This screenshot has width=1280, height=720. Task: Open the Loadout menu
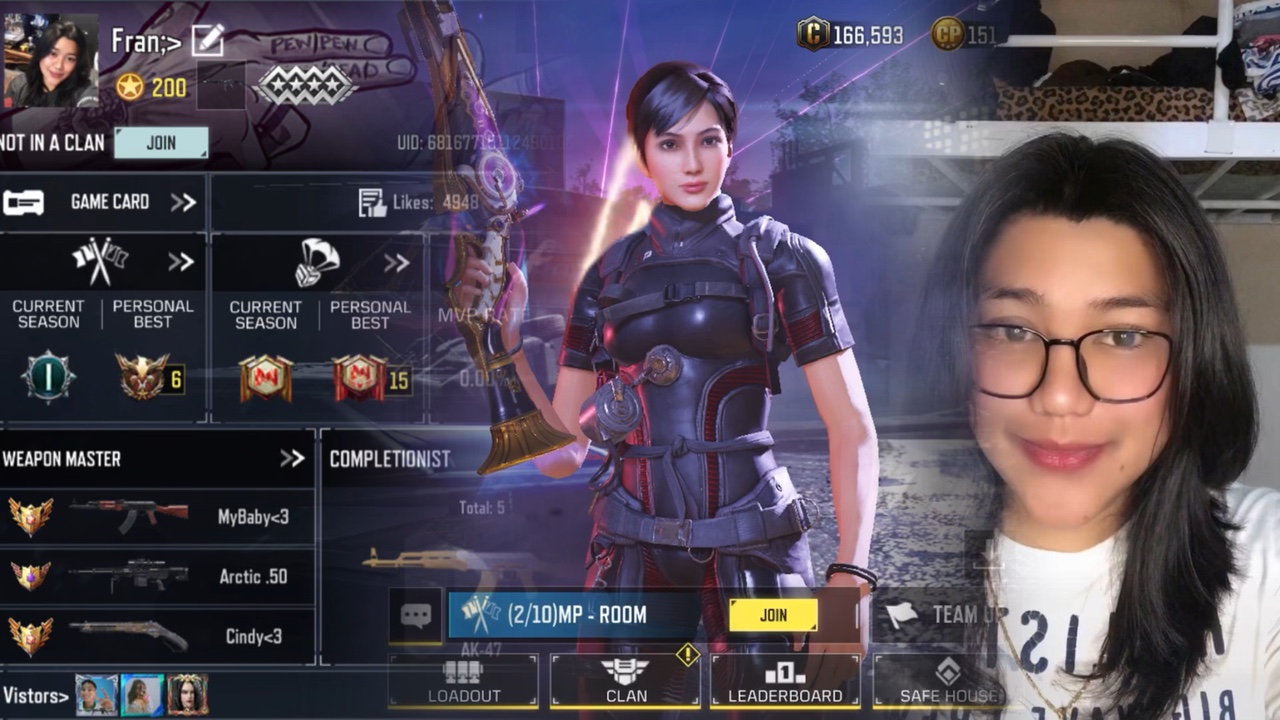tap(464, 681)
